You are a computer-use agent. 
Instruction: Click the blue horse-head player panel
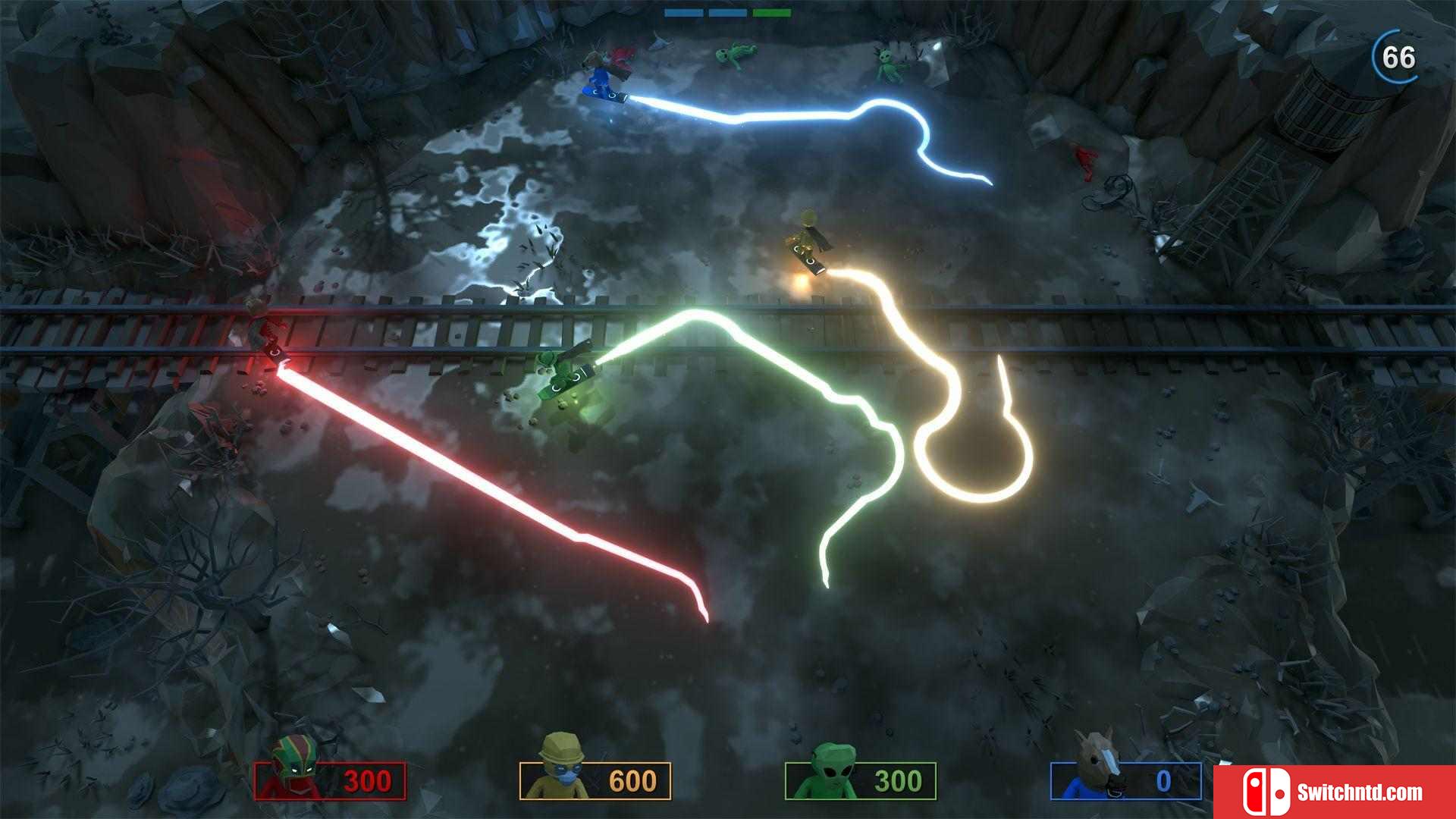click(x=1126, y=780)
